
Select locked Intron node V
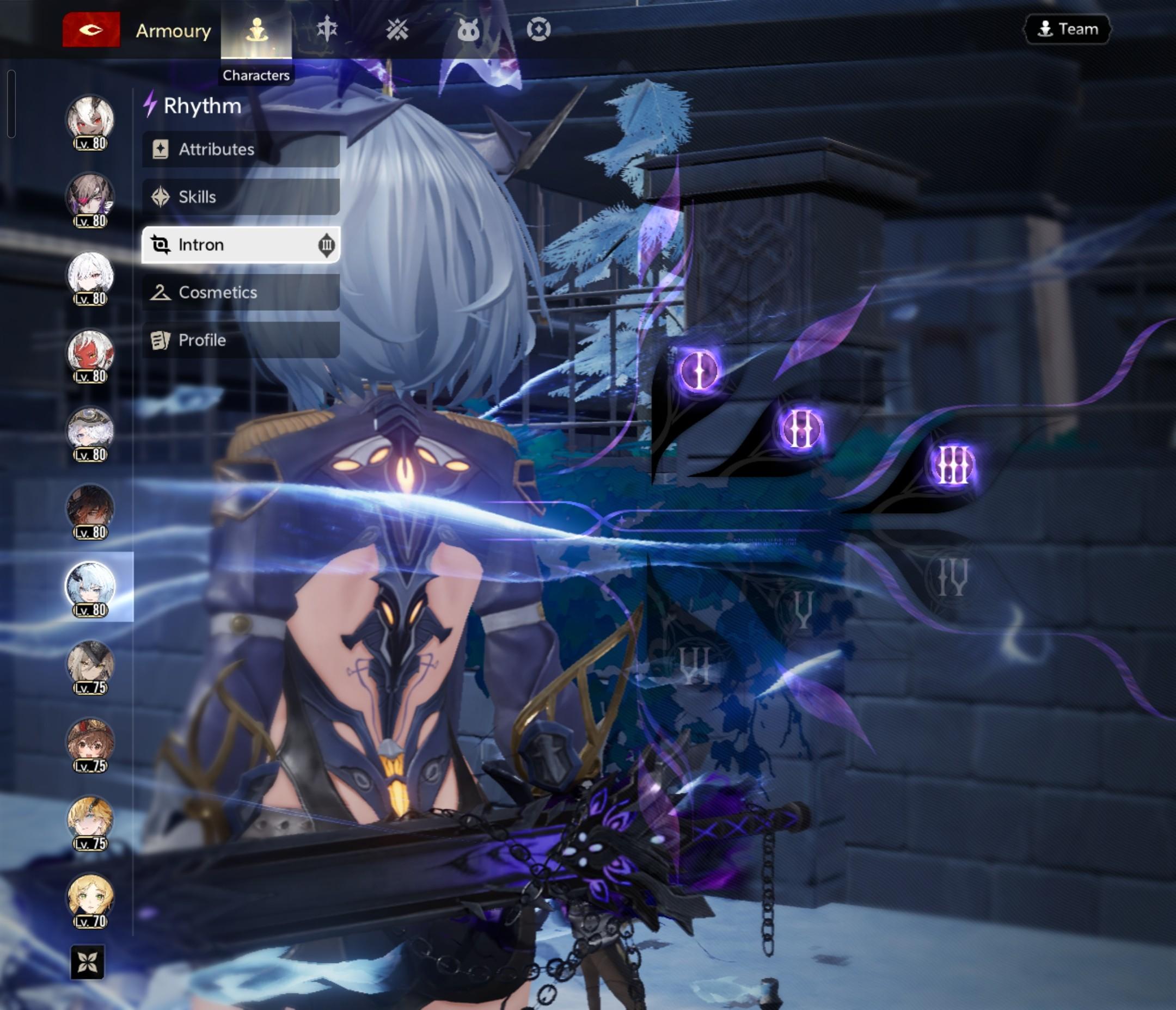pyautogui.click(x=803, y=610)
